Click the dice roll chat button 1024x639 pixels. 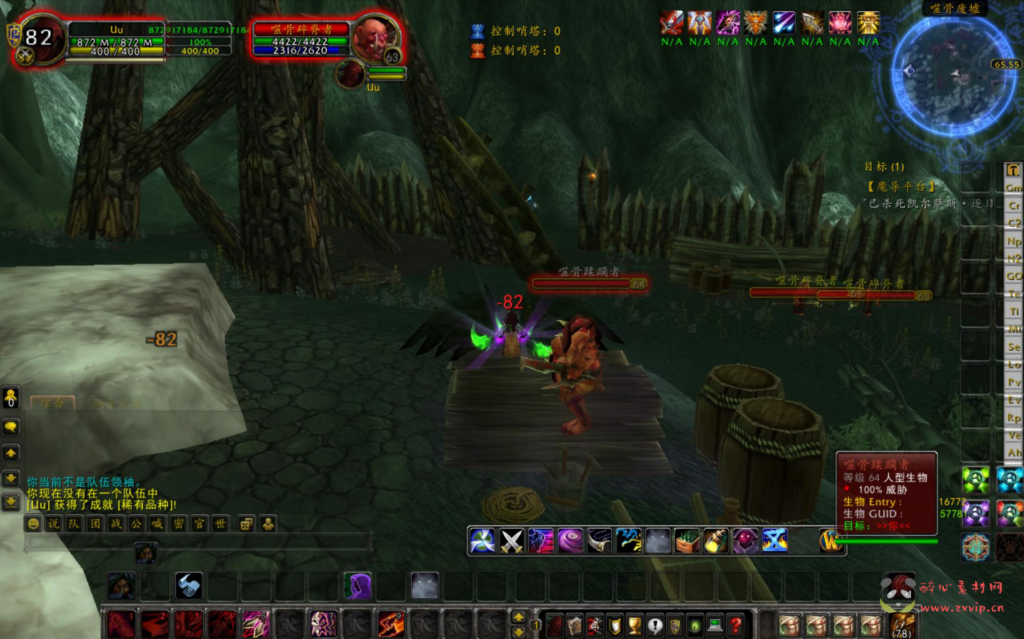click(x=245, y=523)
